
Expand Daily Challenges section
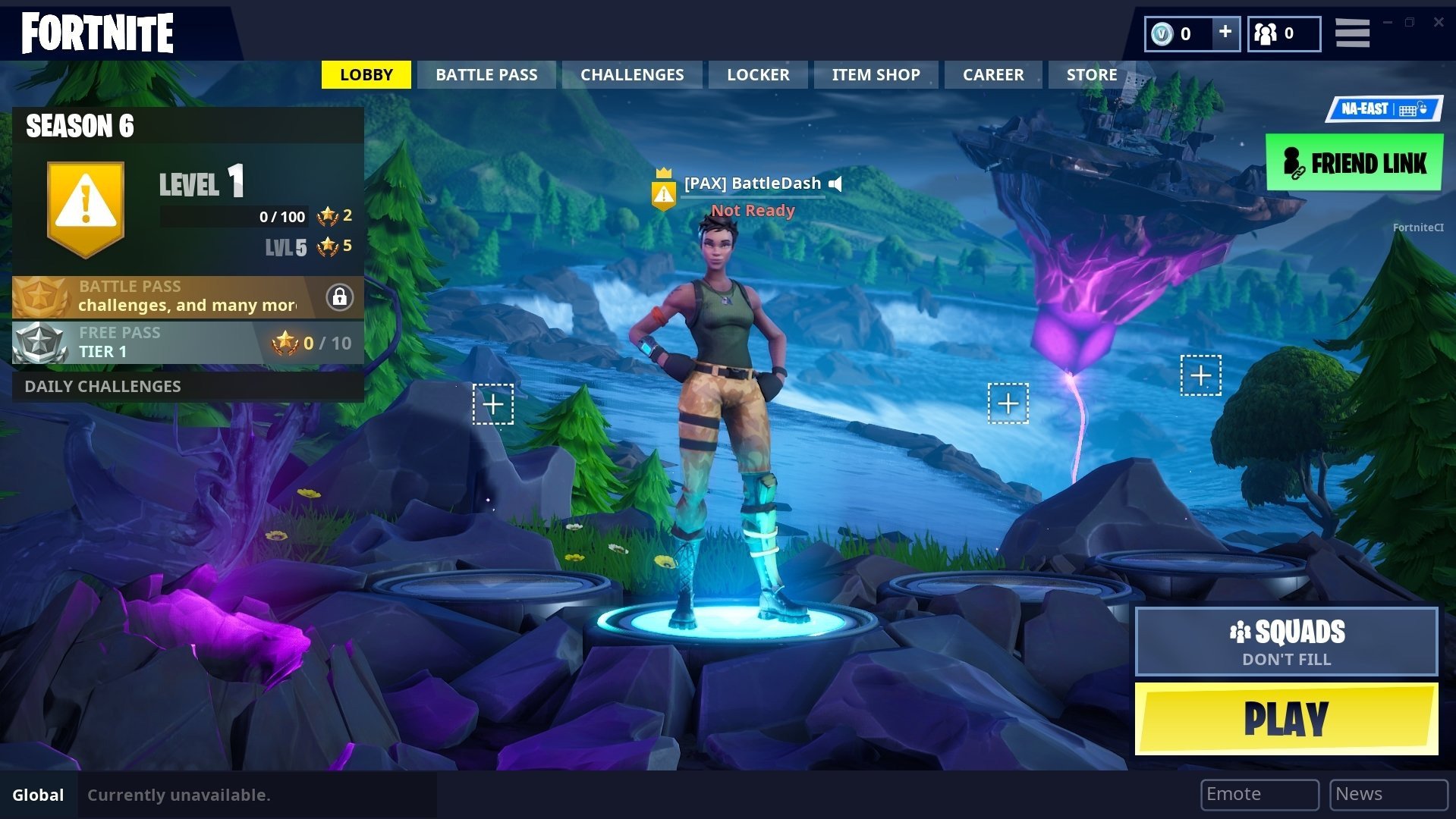click(103, 386)
